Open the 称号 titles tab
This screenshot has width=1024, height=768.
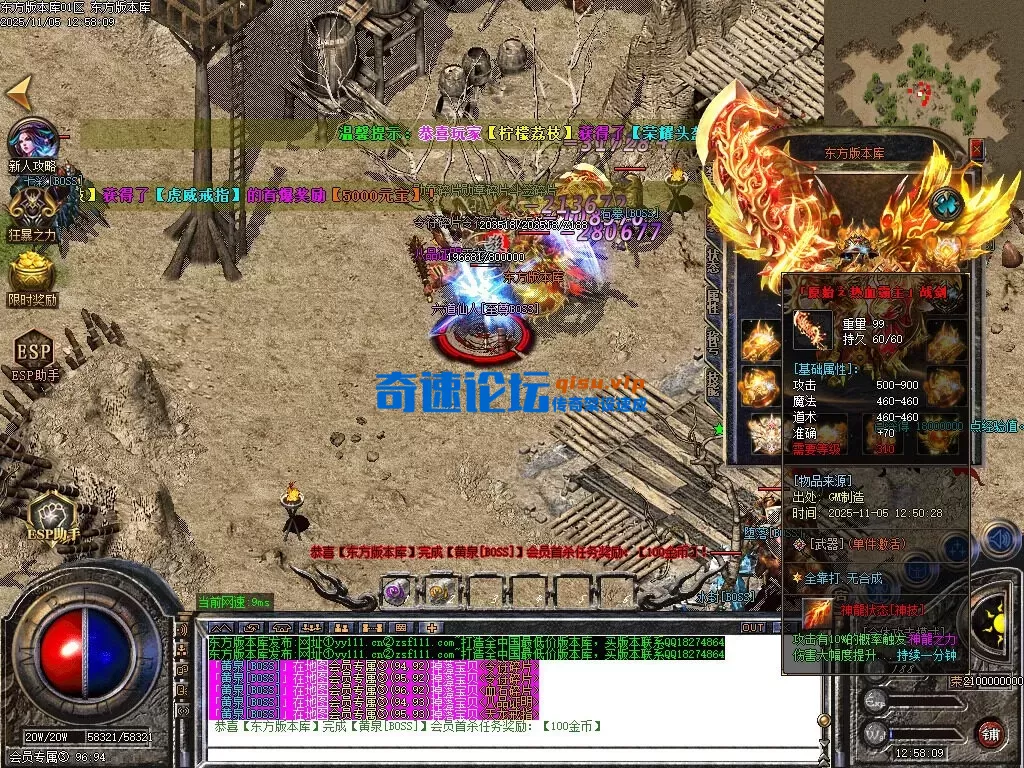click(714, 341)
